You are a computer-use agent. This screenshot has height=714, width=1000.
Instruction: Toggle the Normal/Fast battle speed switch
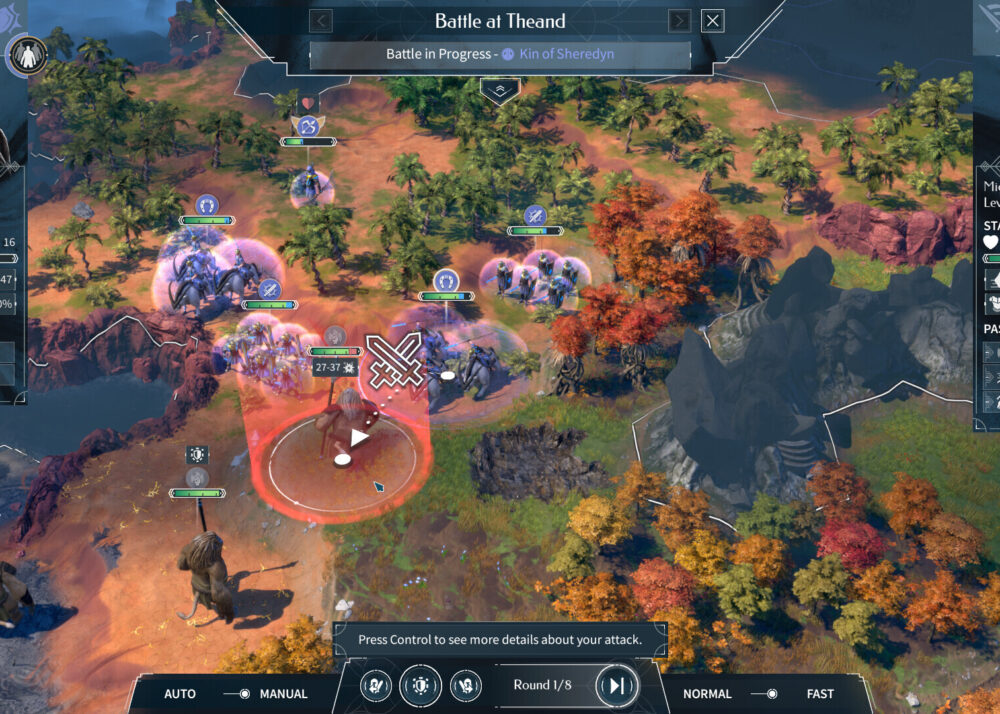click(x=764, y=693)
